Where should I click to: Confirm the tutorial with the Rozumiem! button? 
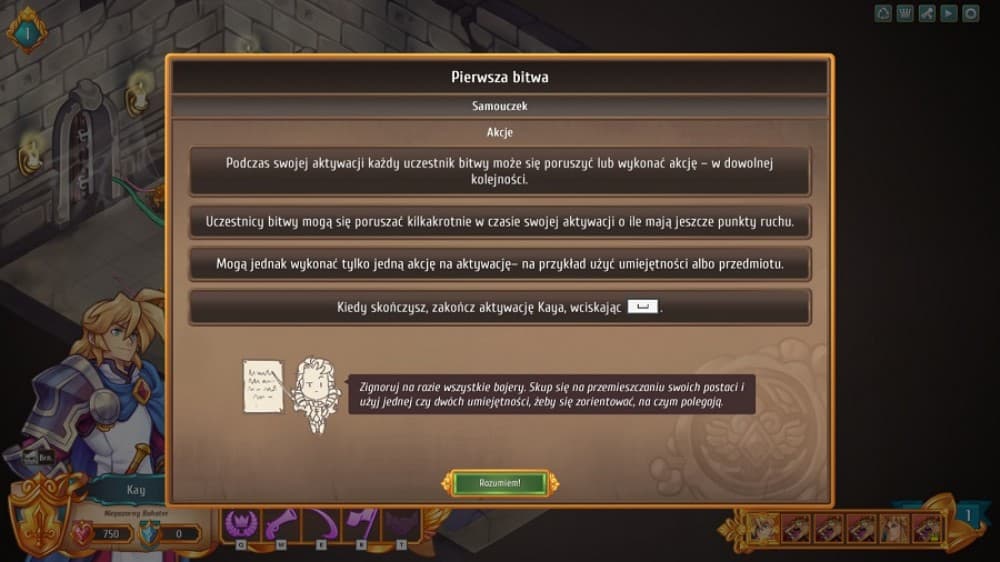point(499,483)
